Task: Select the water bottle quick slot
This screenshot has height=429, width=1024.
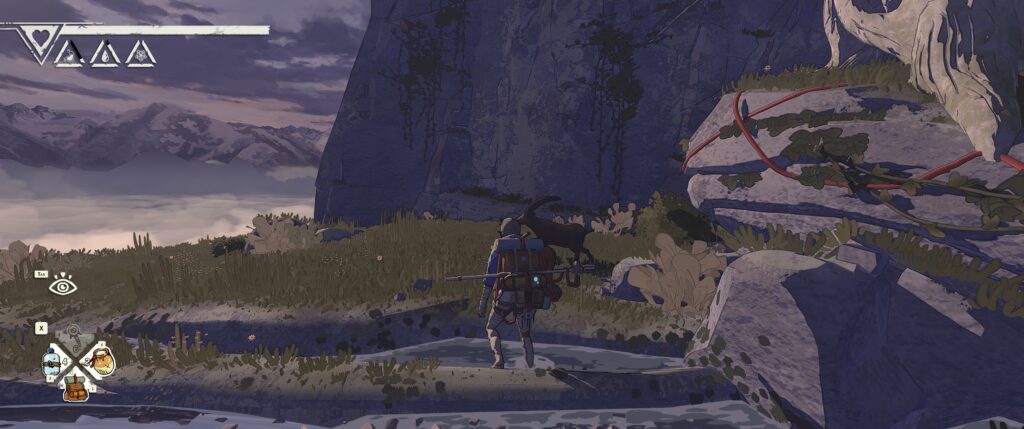Action: [52, 362]
